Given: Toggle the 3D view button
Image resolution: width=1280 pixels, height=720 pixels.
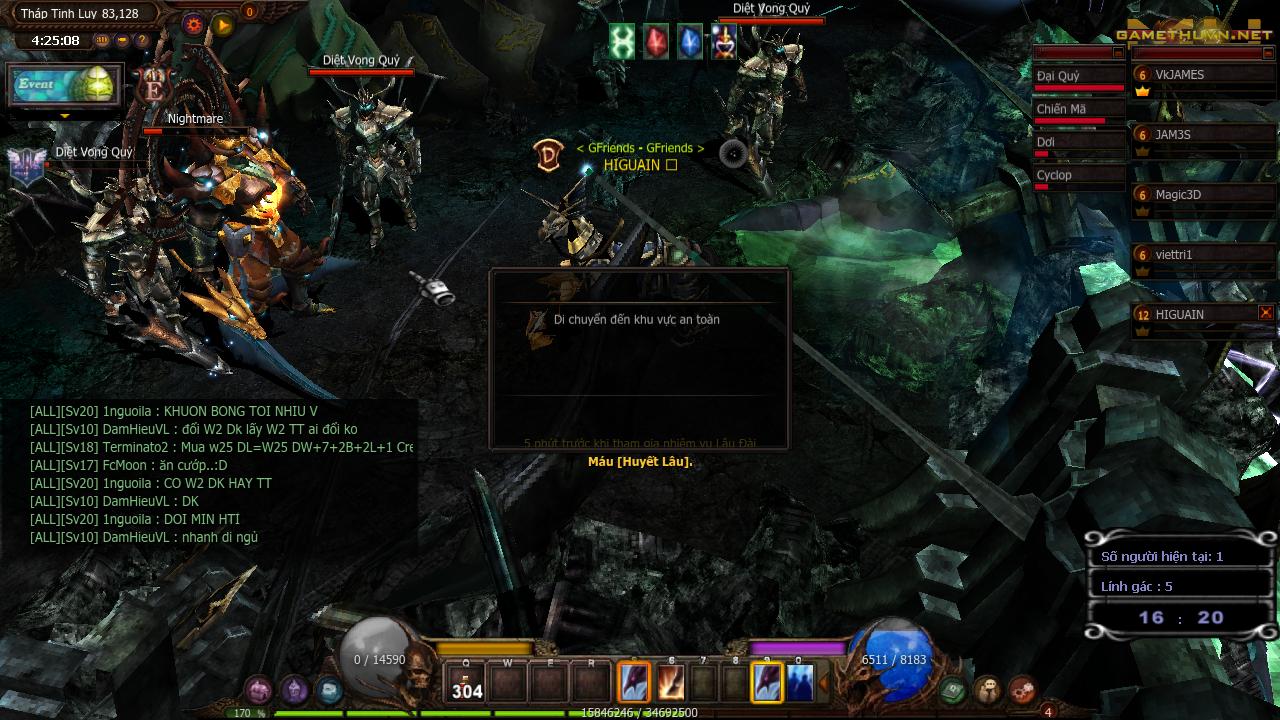Looking at the screenshot, I should click(102, 41).
